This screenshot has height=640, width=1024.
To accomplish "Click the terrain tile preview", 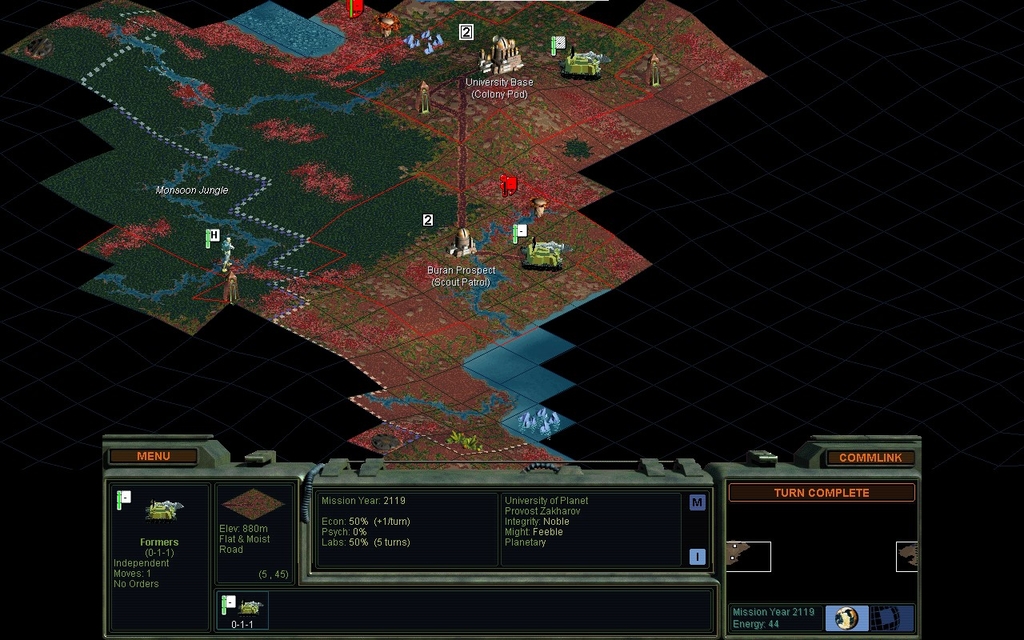I will click(255, 503).
